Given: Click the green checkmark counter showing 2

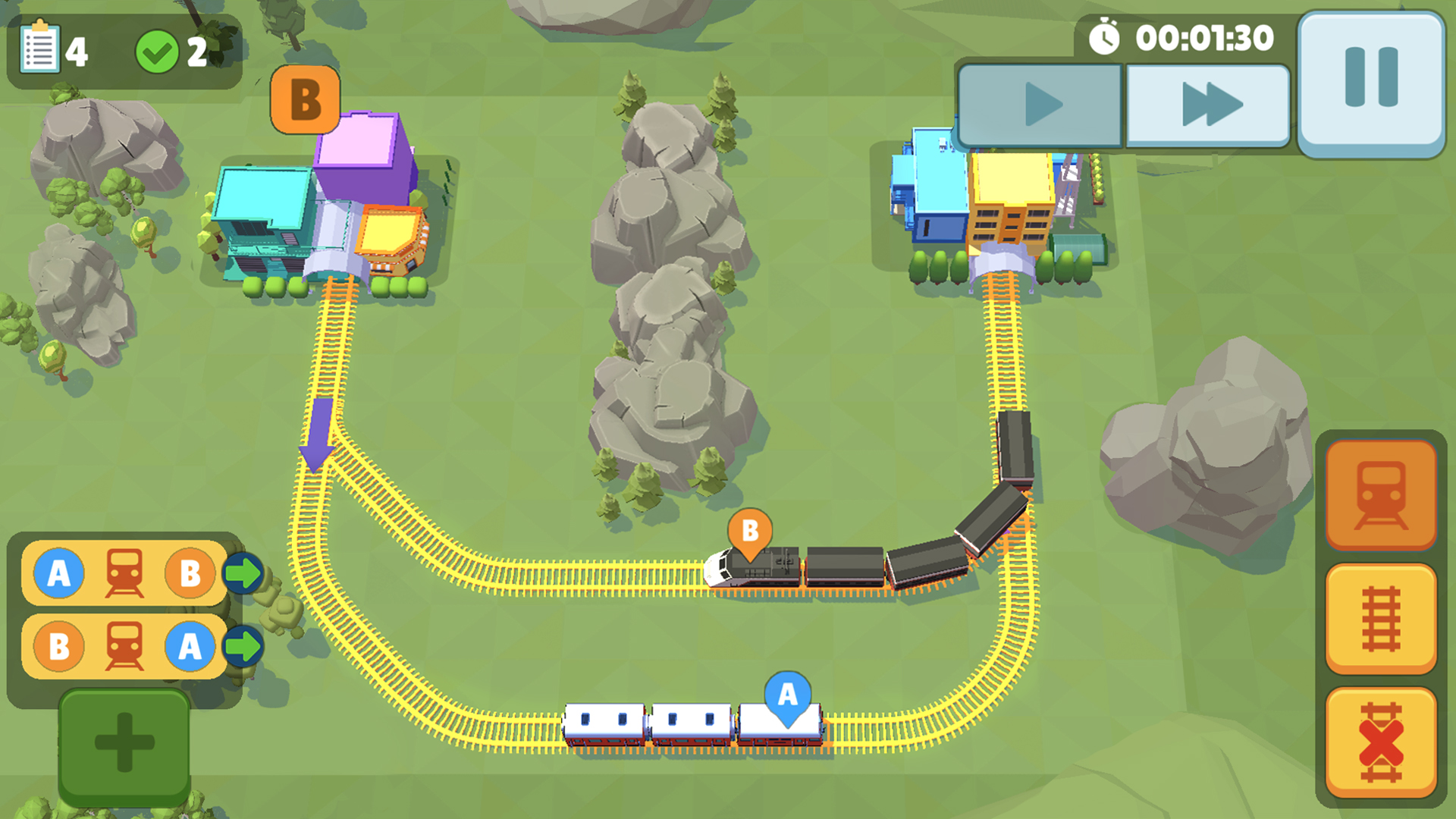Looking at the screenshot, I should [158, 50].
